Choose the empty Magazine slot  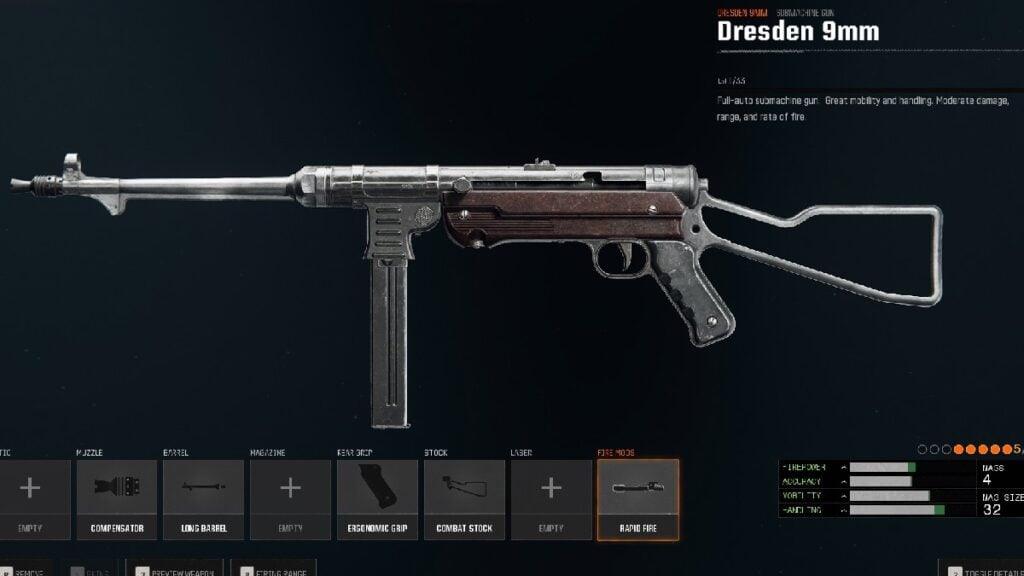(x=290, y=499)
